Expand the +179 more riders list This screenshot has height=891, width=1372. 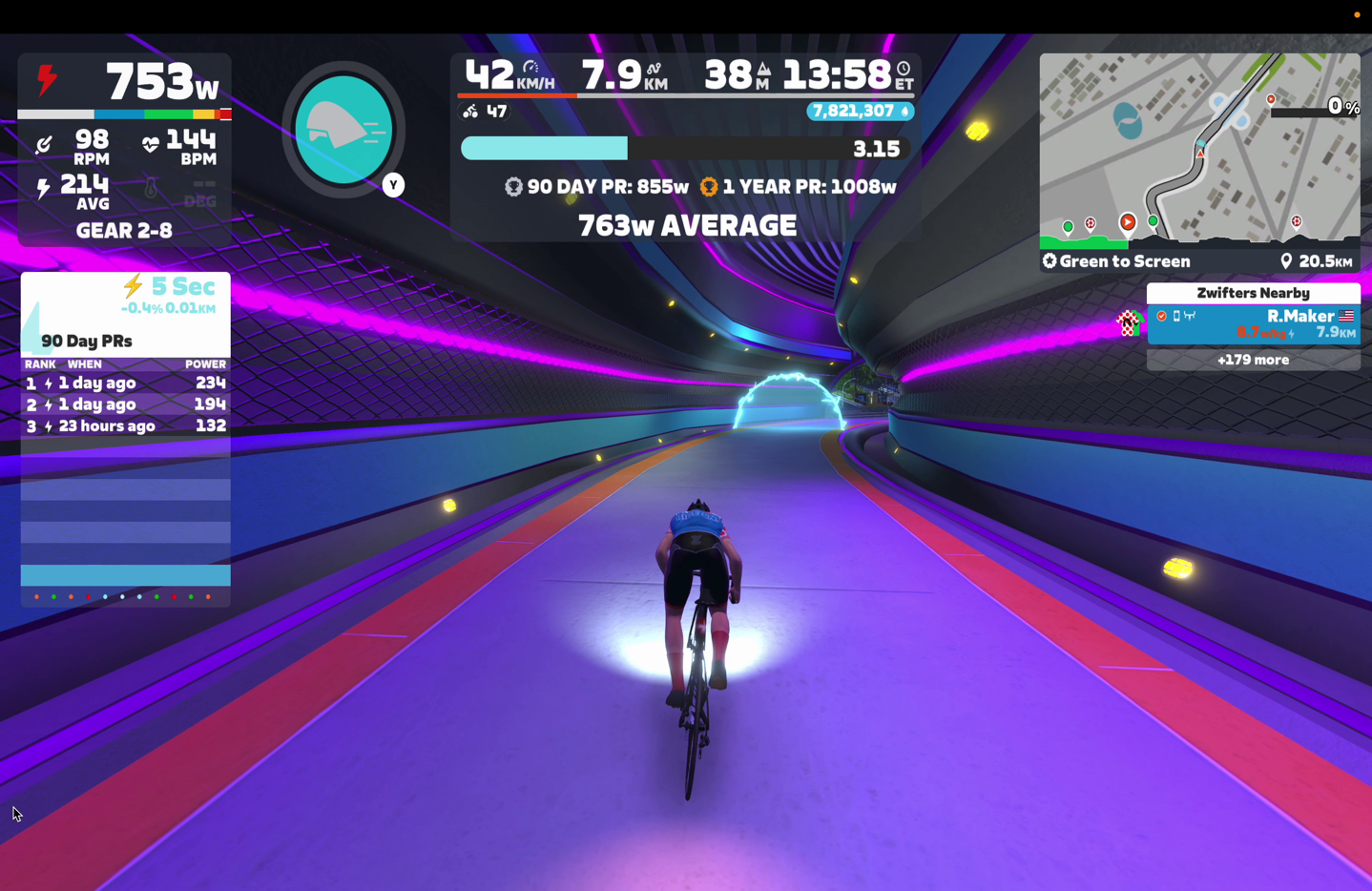(x=1253, y=360)
